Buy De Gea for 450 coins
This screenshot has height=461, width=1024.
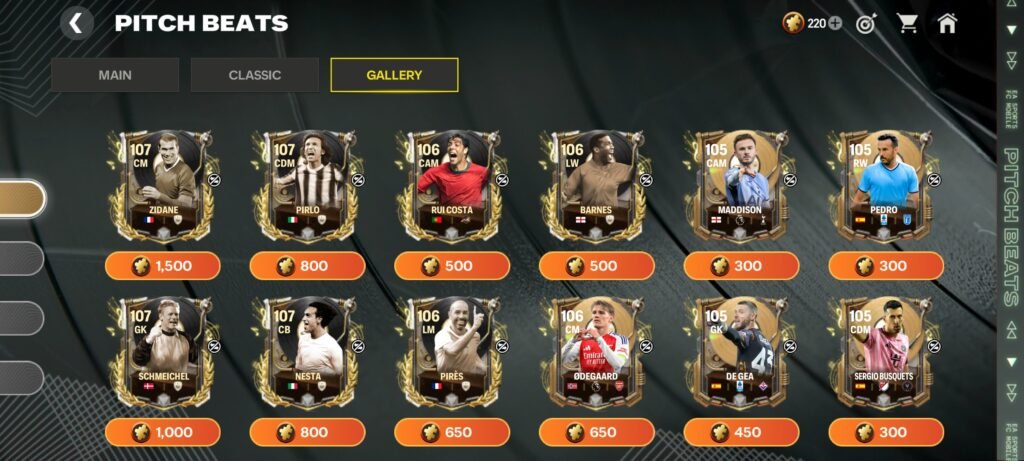coord(741,432)
